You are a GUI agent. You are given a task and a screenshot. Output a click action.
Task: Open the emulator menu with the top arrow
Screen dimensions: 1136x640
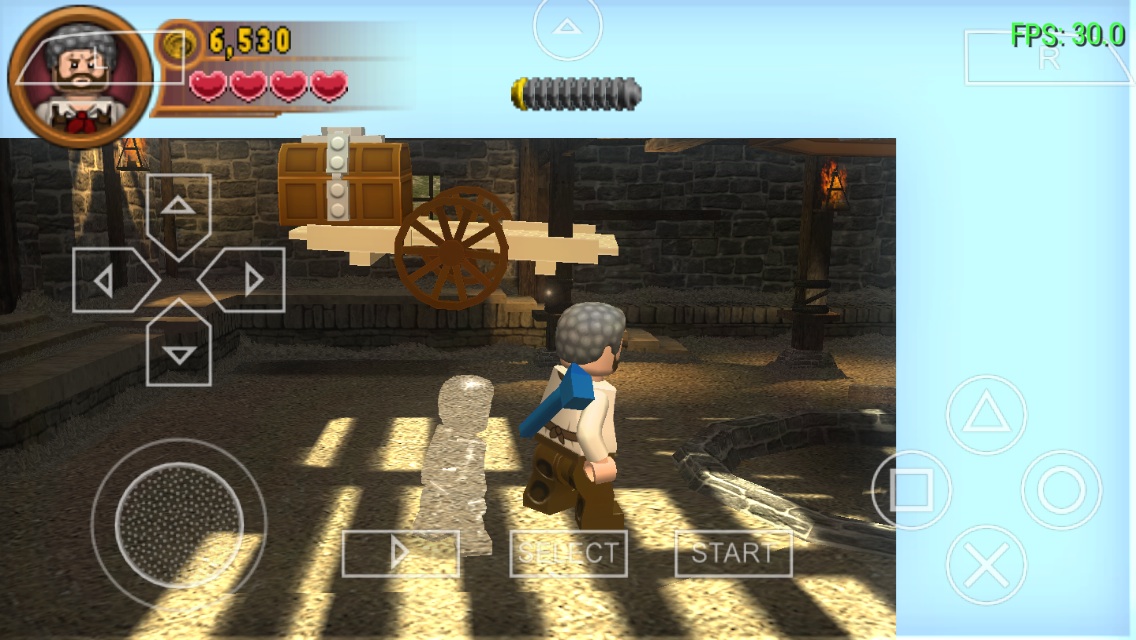567,28
